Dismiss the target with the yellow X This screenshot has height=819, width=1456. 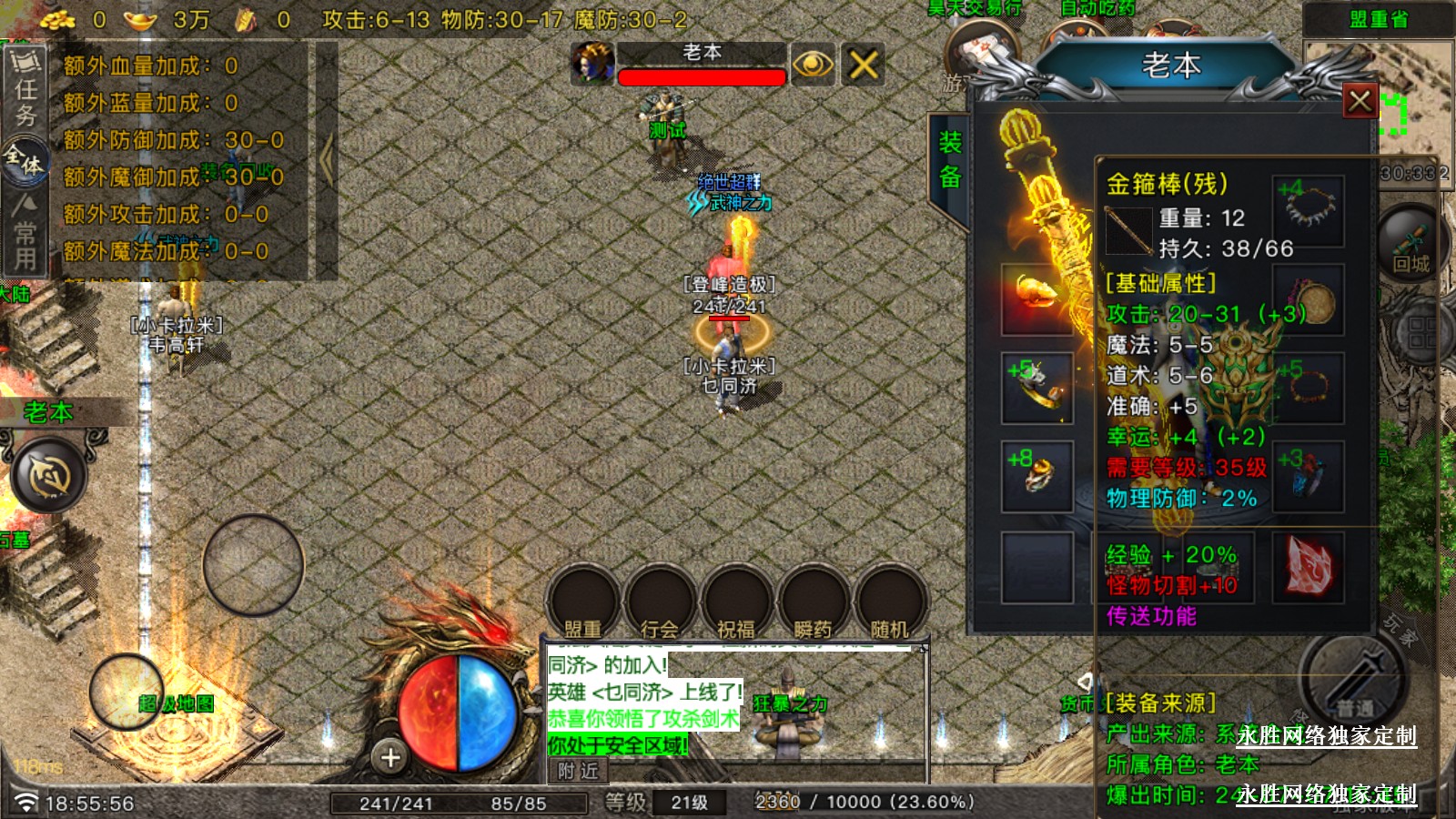tap(863, 65)
